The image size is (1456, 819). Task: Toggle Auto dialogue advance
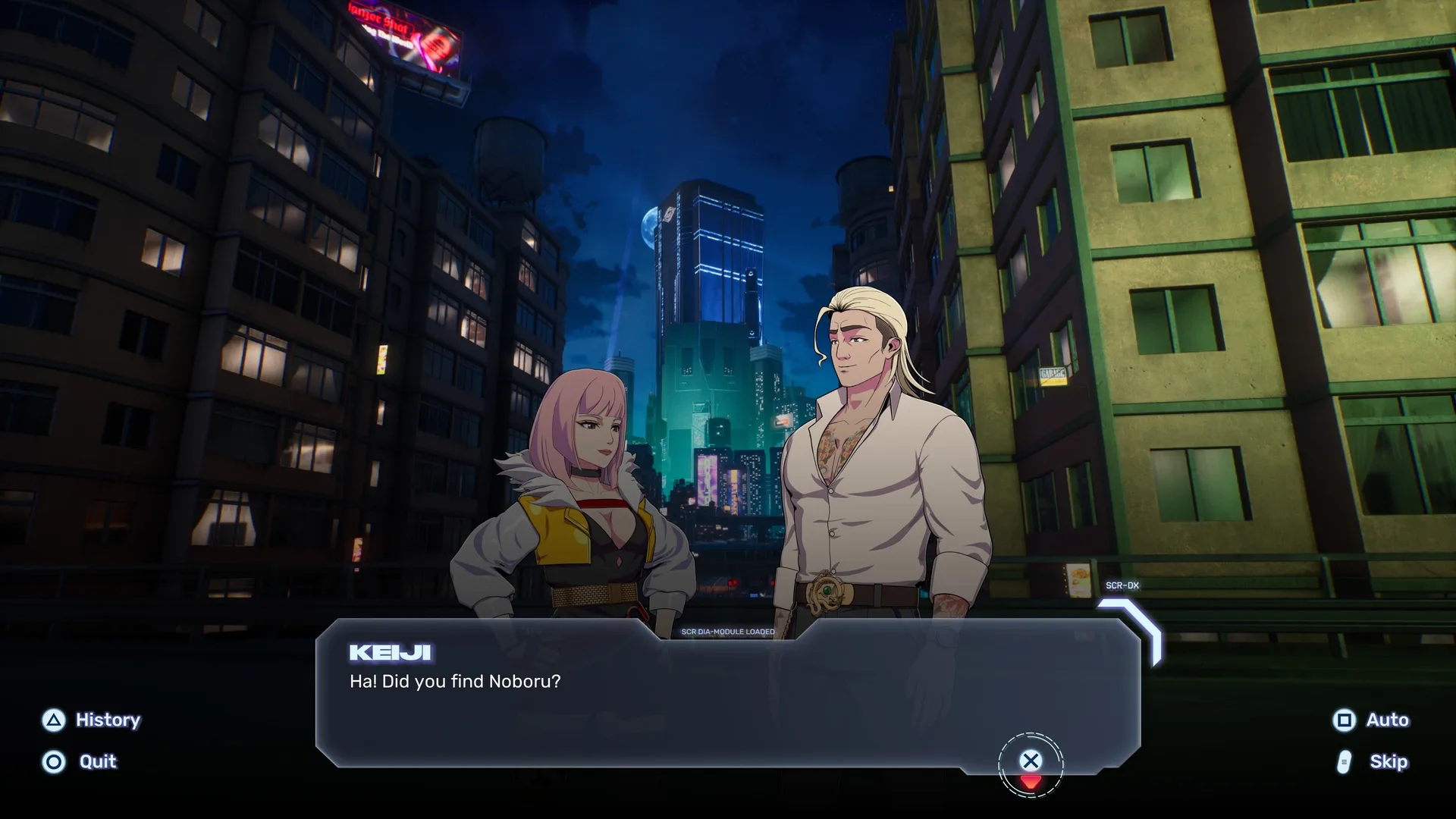point(1371,720)
